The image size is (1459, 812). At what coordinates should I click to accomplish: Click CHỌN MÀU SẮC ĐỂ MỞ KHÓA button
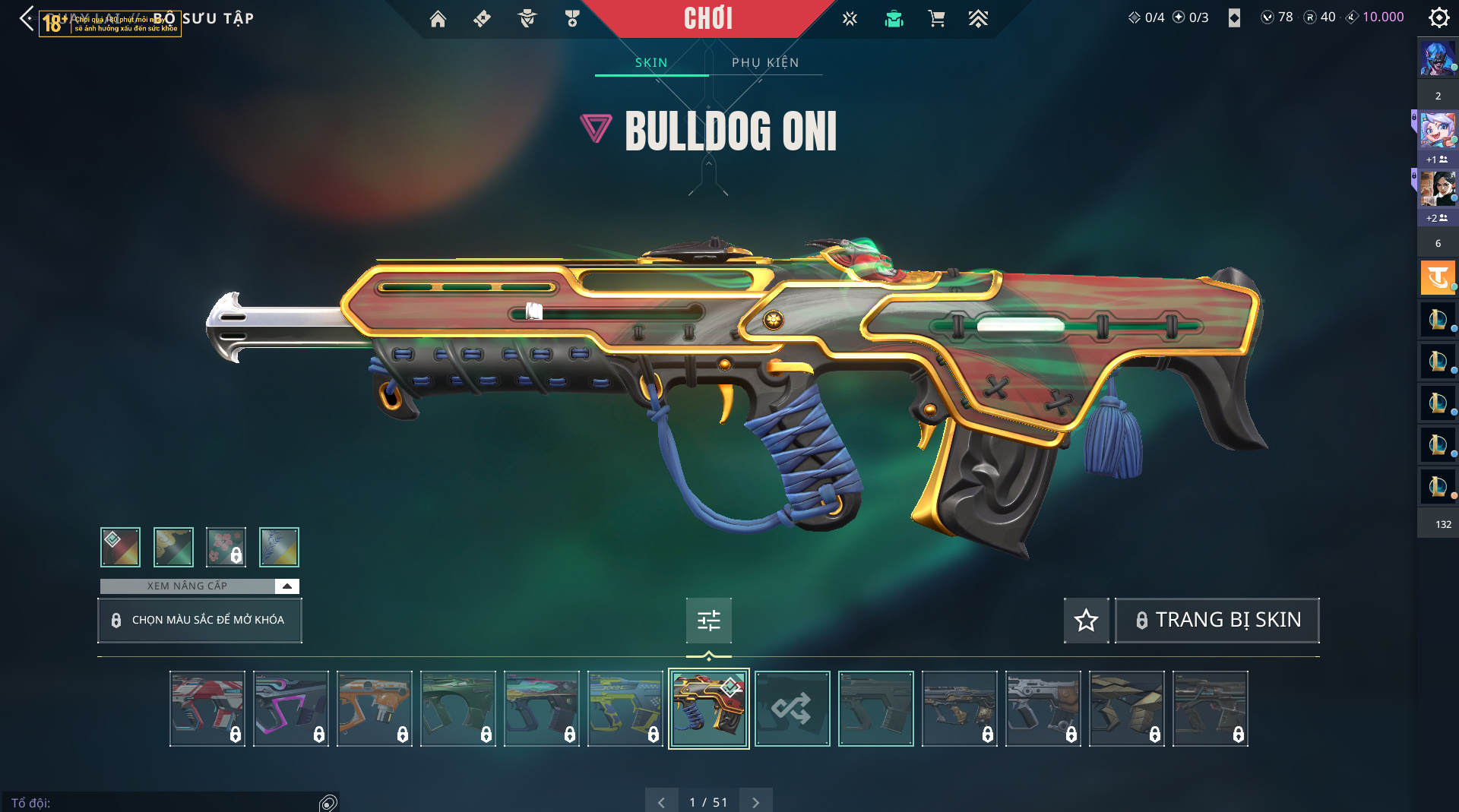tap(199, 620)
